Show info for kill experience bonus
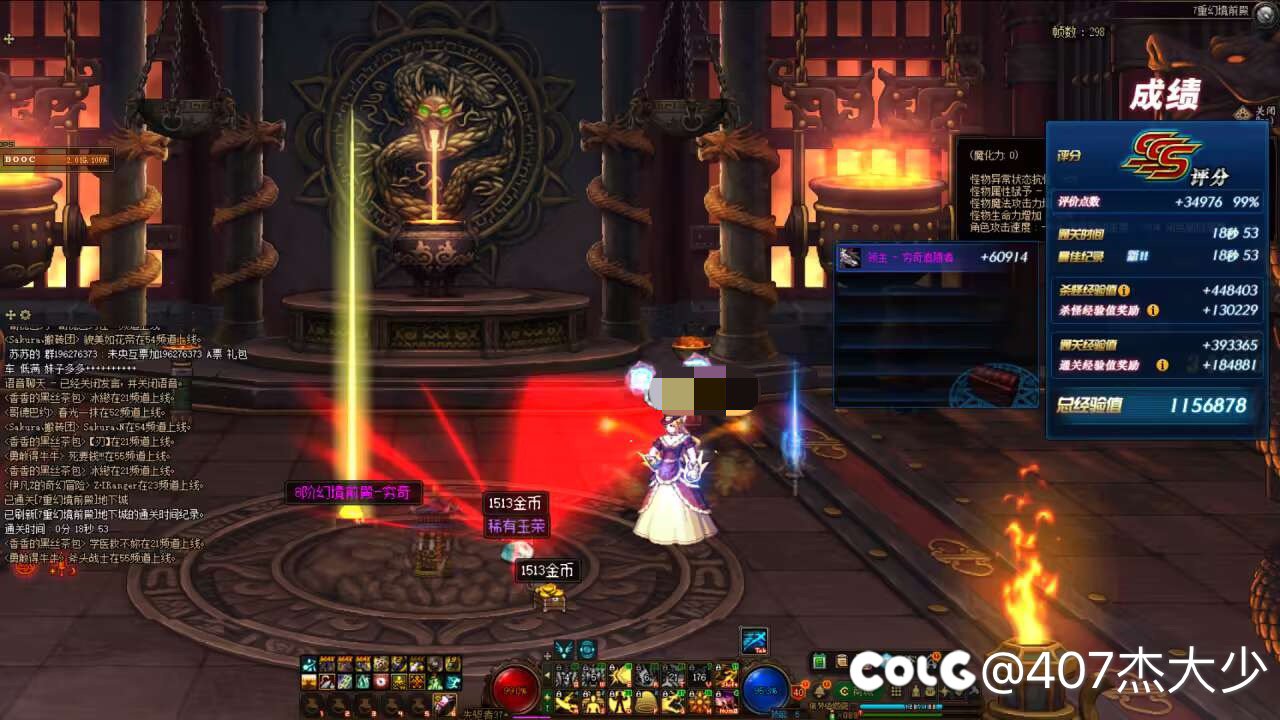The image size is (1280, 720). pyautogui.click(x=1153, y=311)
